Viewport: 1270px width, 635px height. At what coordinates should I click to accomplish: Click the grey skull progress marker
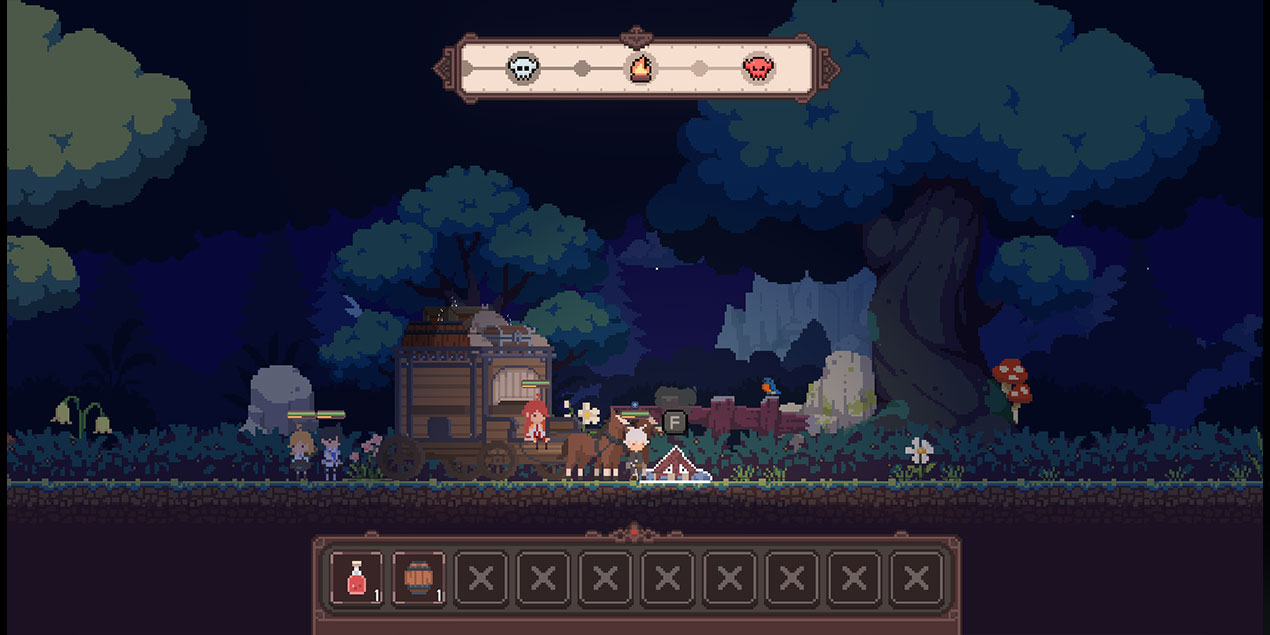pos(522,68)
